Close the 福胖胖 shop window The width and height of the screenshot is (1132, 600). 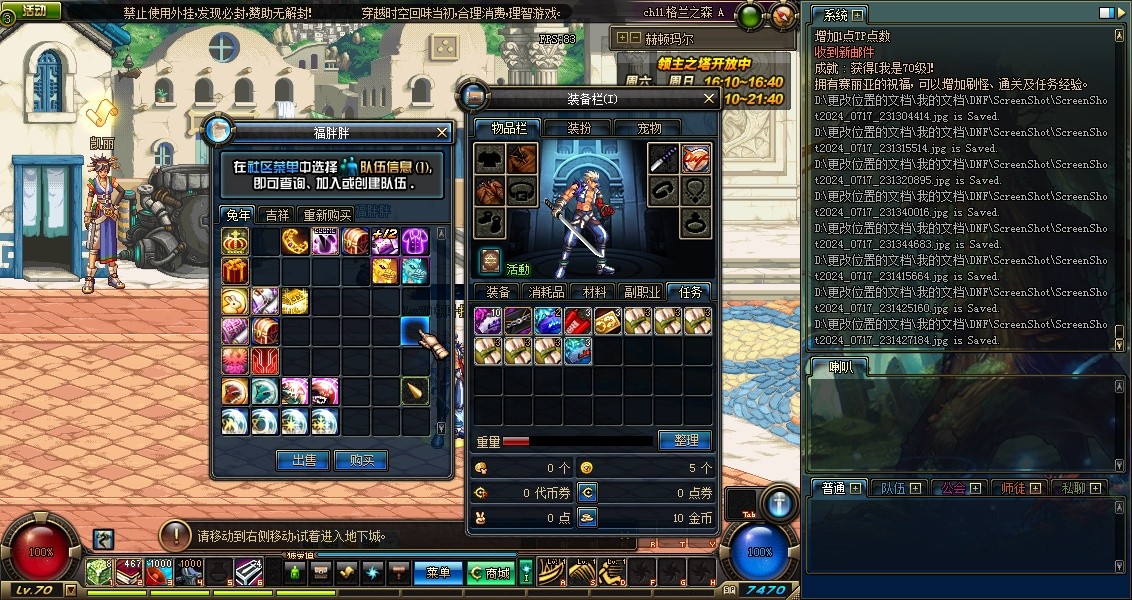443,132
